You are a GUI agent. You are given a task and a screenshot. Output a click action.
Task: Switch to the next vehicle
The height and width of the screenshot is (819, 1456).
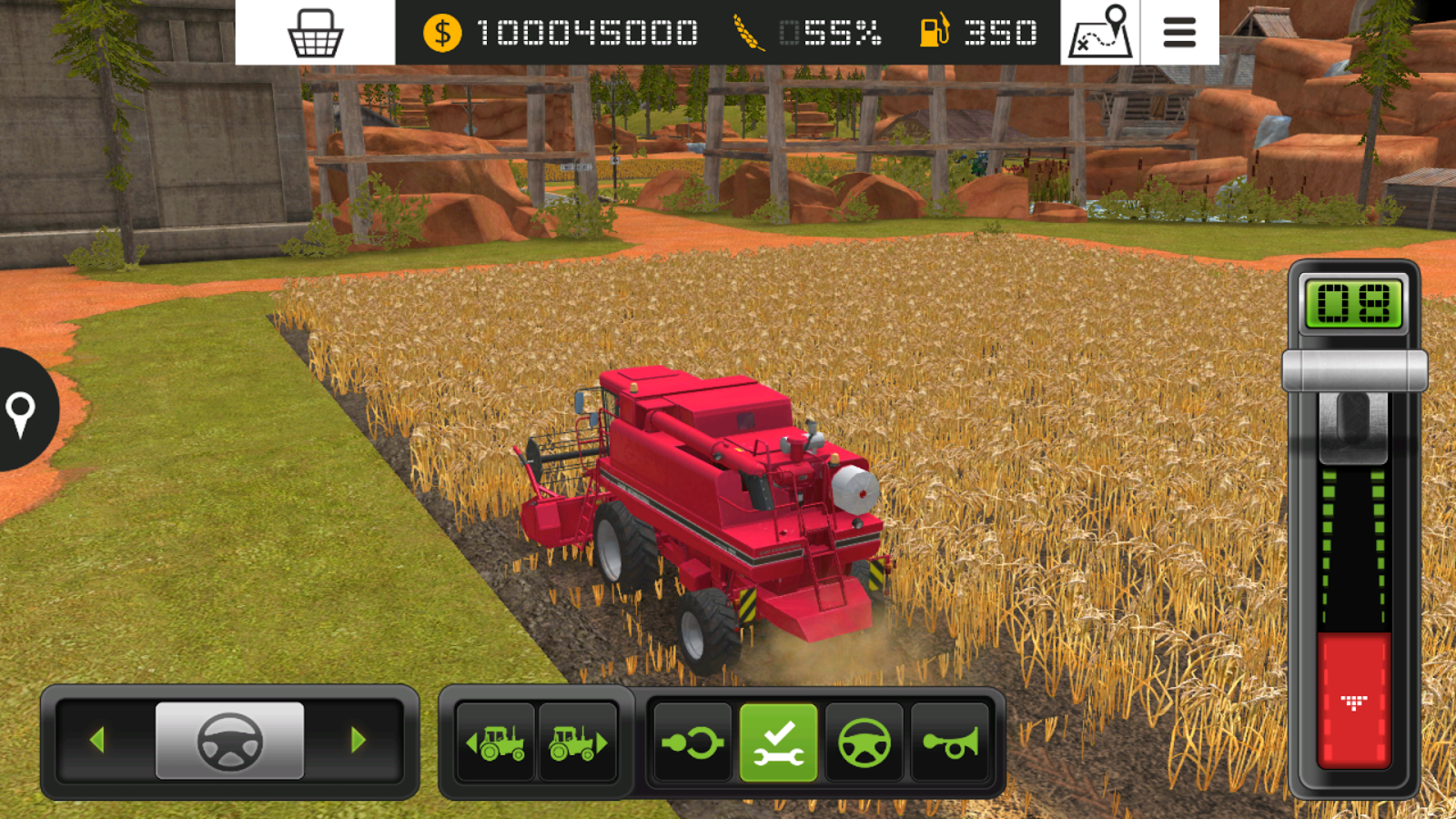(x=578, y=743)
